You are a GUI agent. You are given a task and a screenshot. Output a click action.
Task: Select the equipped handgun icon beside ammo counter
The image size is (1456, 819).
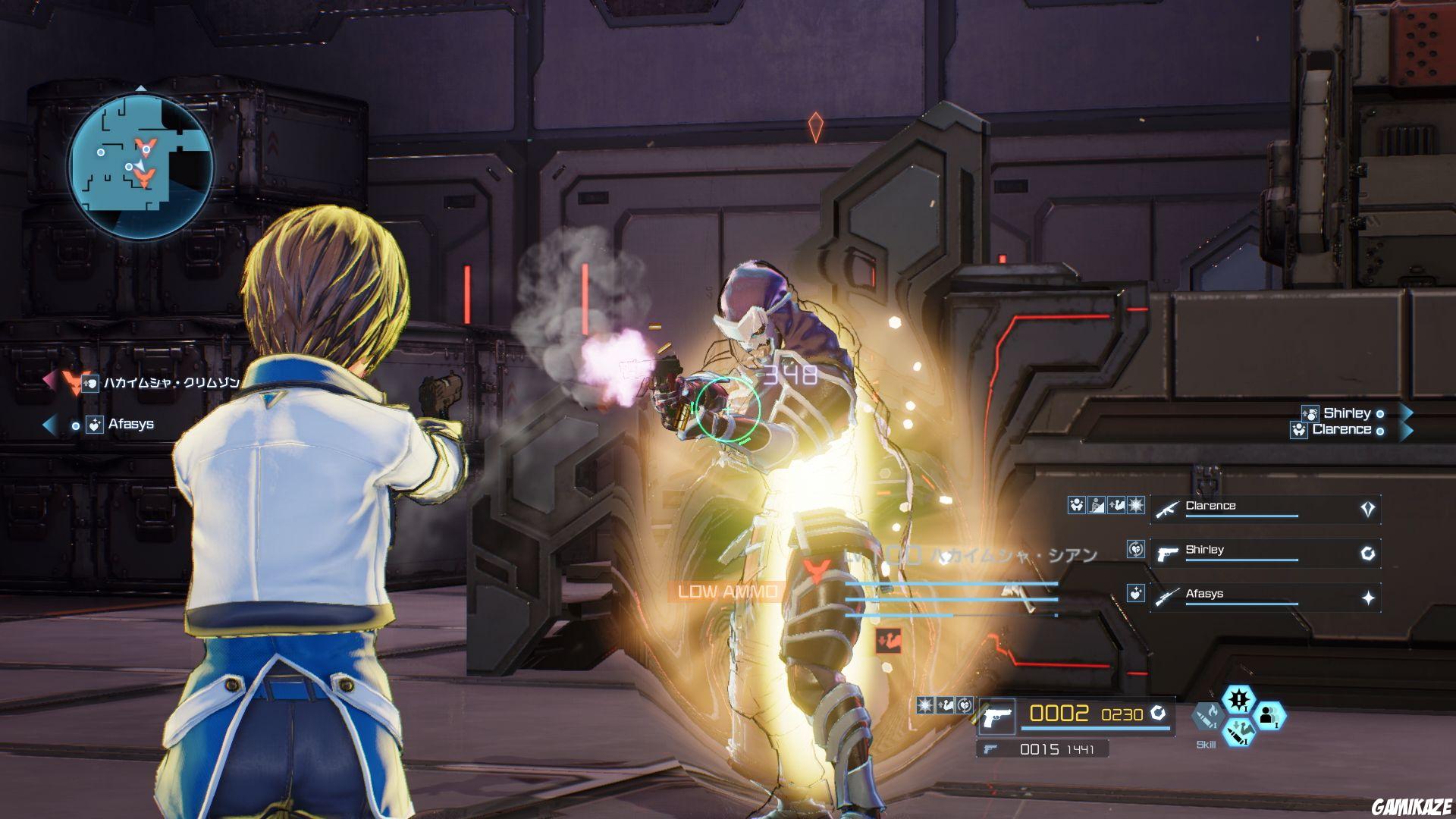click(998, 717)
